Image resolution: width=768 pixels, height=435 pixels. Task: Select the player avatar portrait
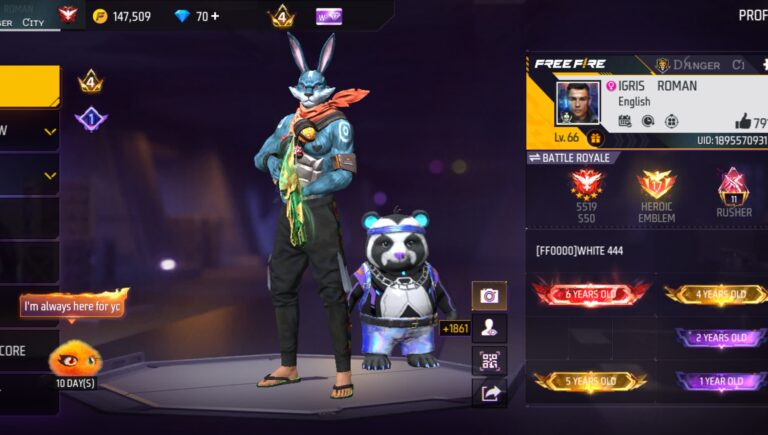[577, 103]
